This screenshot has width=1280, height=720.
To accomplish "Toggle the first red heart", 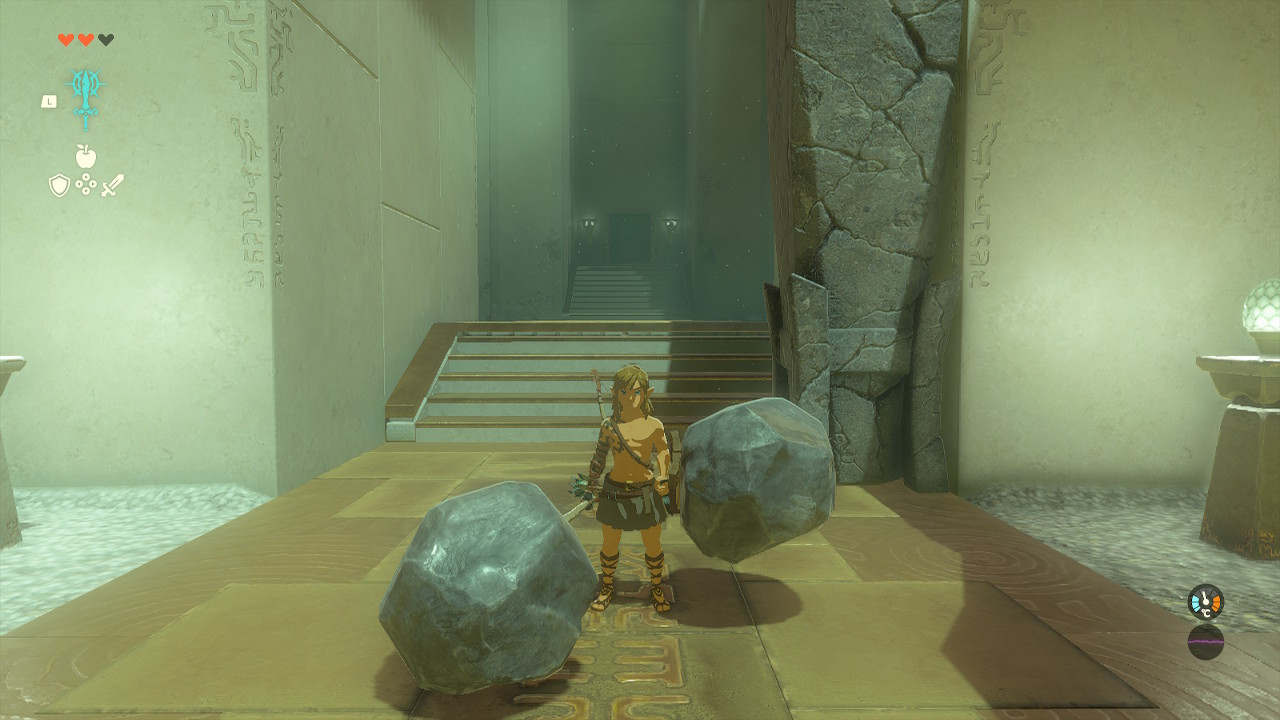I will coord(65,39).
